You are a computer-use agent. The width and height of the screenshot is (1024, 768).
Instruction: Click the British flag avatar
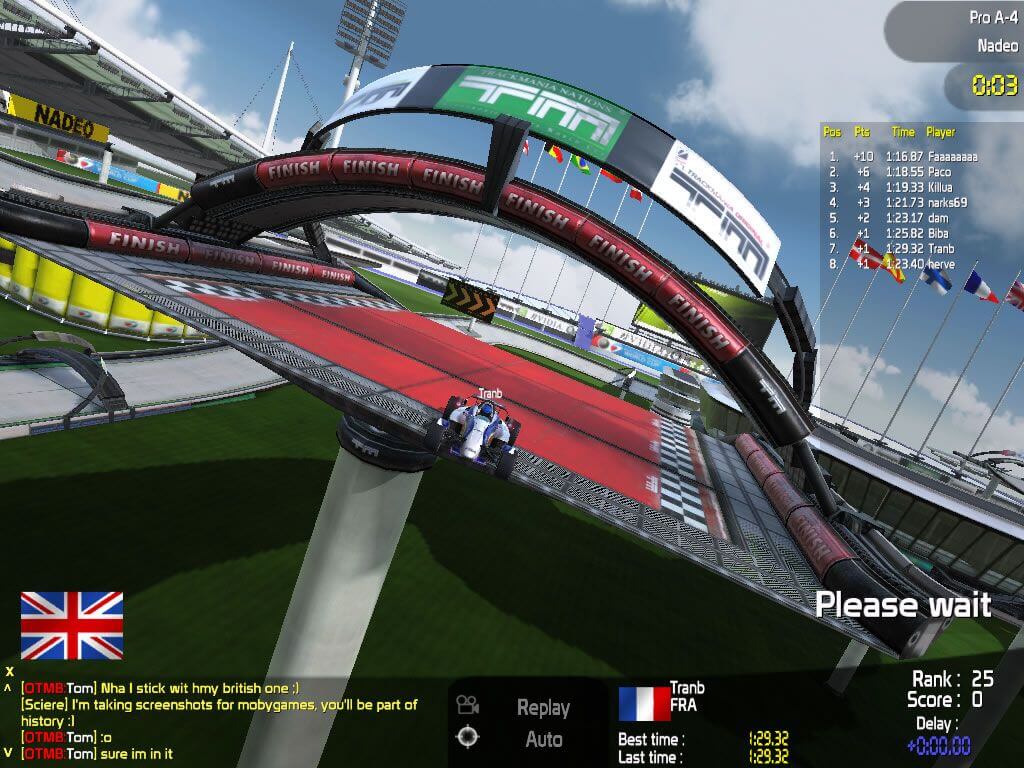72,625
